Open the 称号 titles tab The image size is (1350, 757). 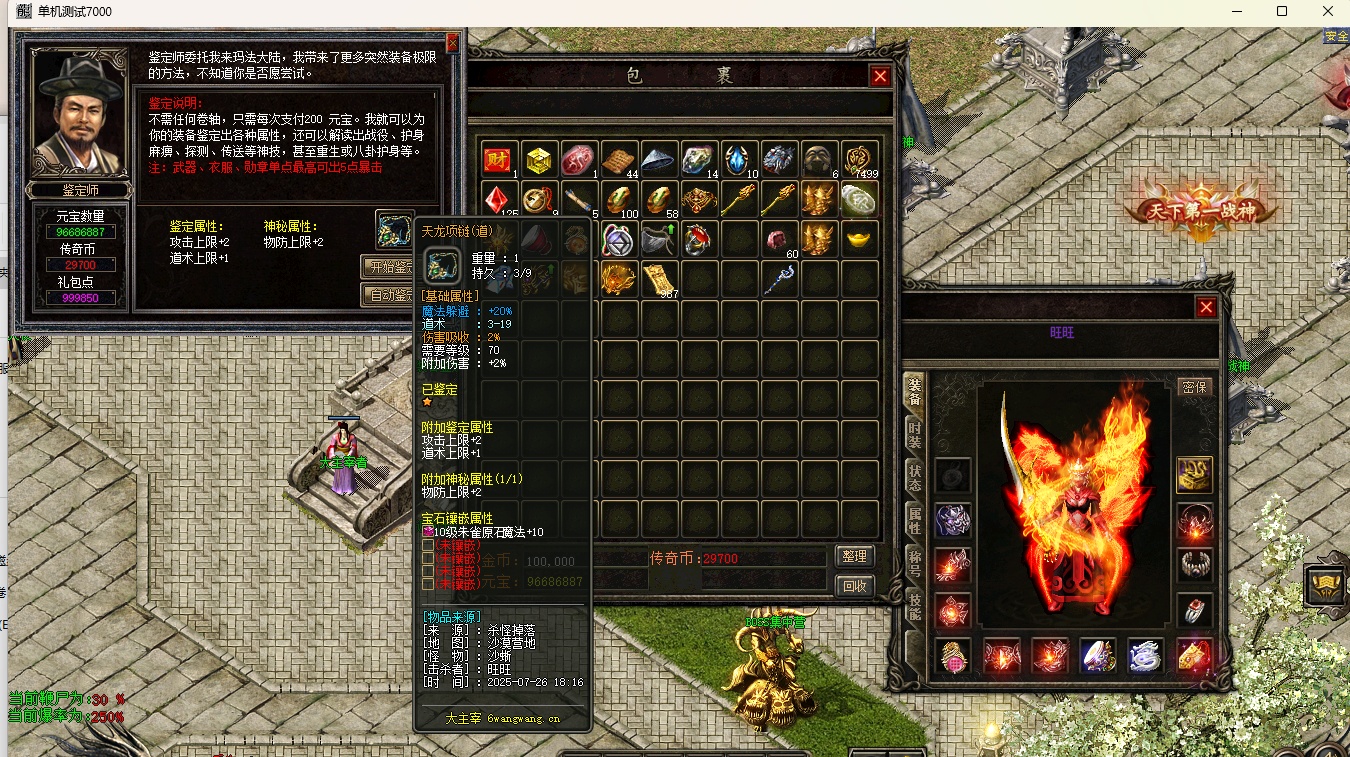point(914,563)
